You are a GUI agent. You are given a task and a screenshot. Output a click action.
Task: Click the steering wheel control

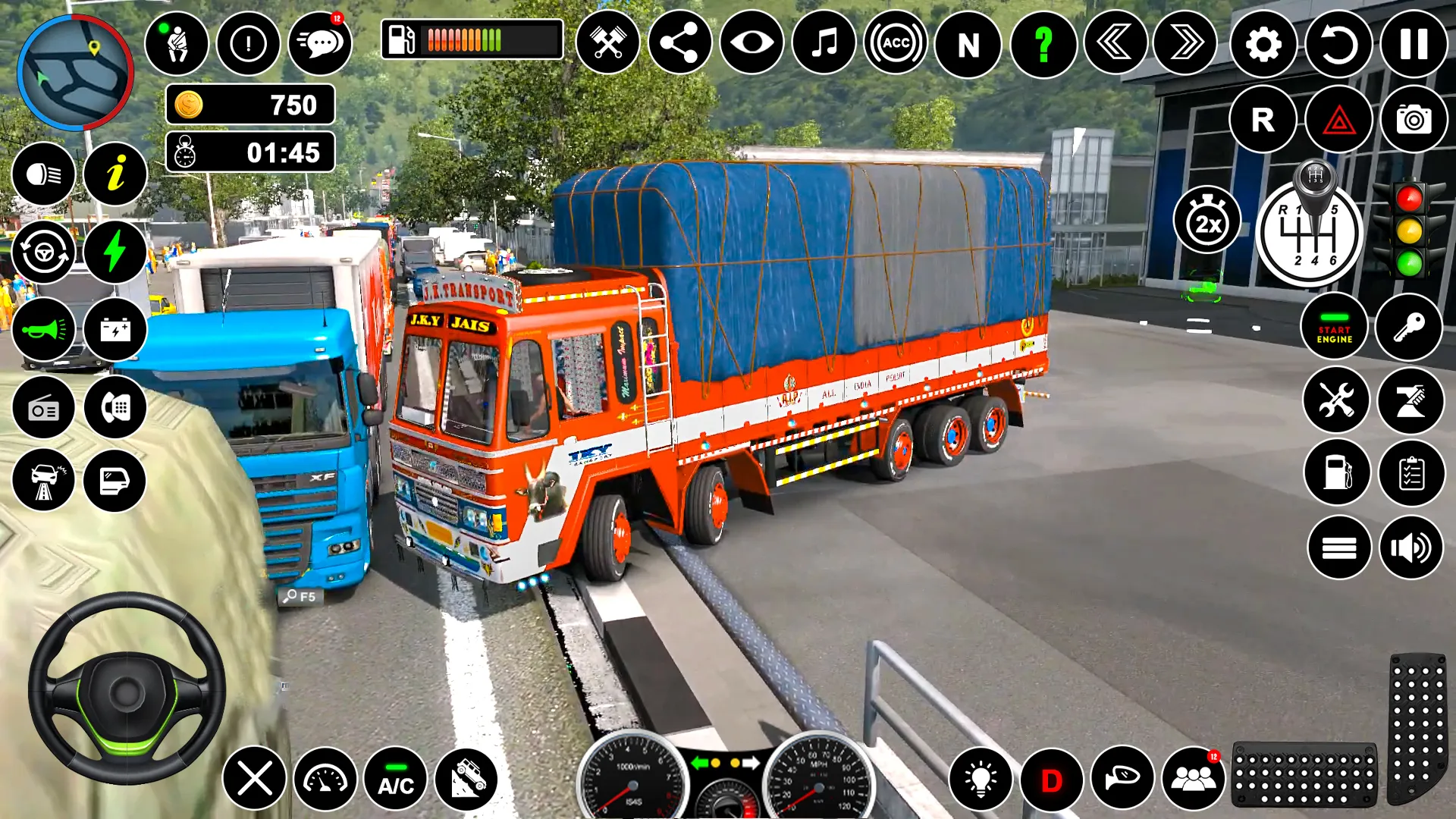tap(127, 689)
